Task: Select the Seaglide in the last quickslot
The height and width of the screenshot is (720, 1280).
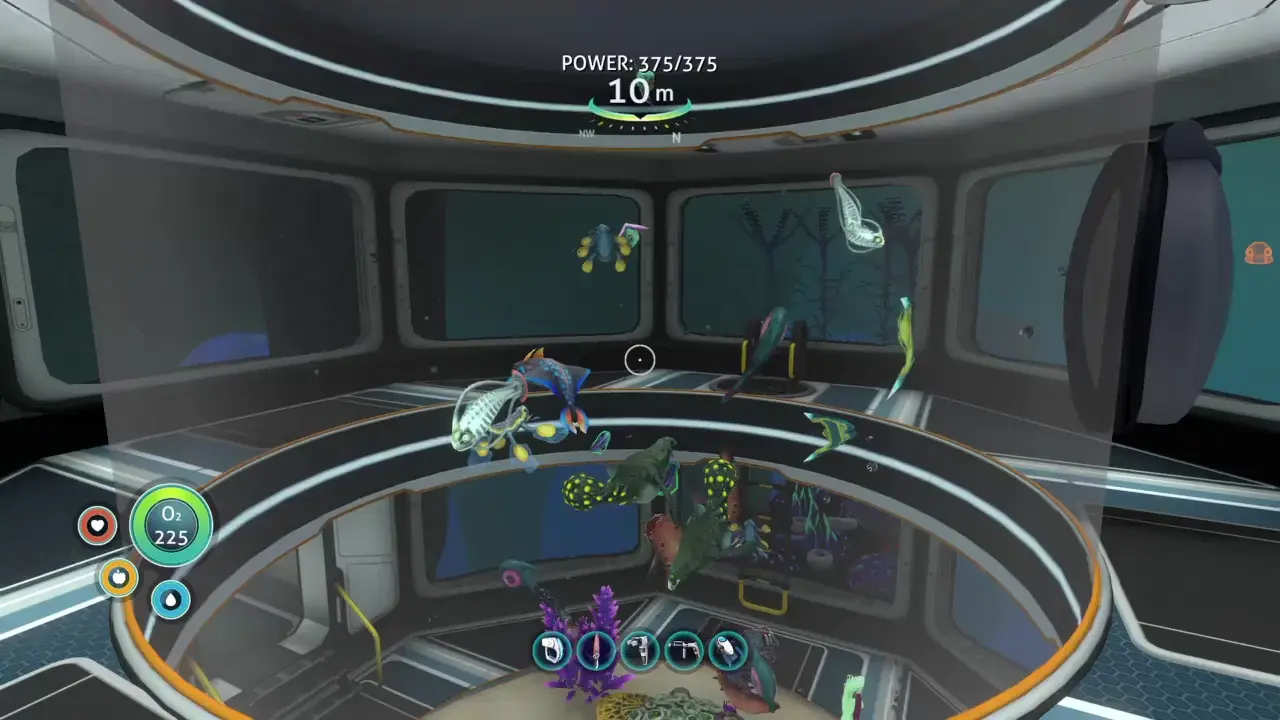Action: pos(726,650)
